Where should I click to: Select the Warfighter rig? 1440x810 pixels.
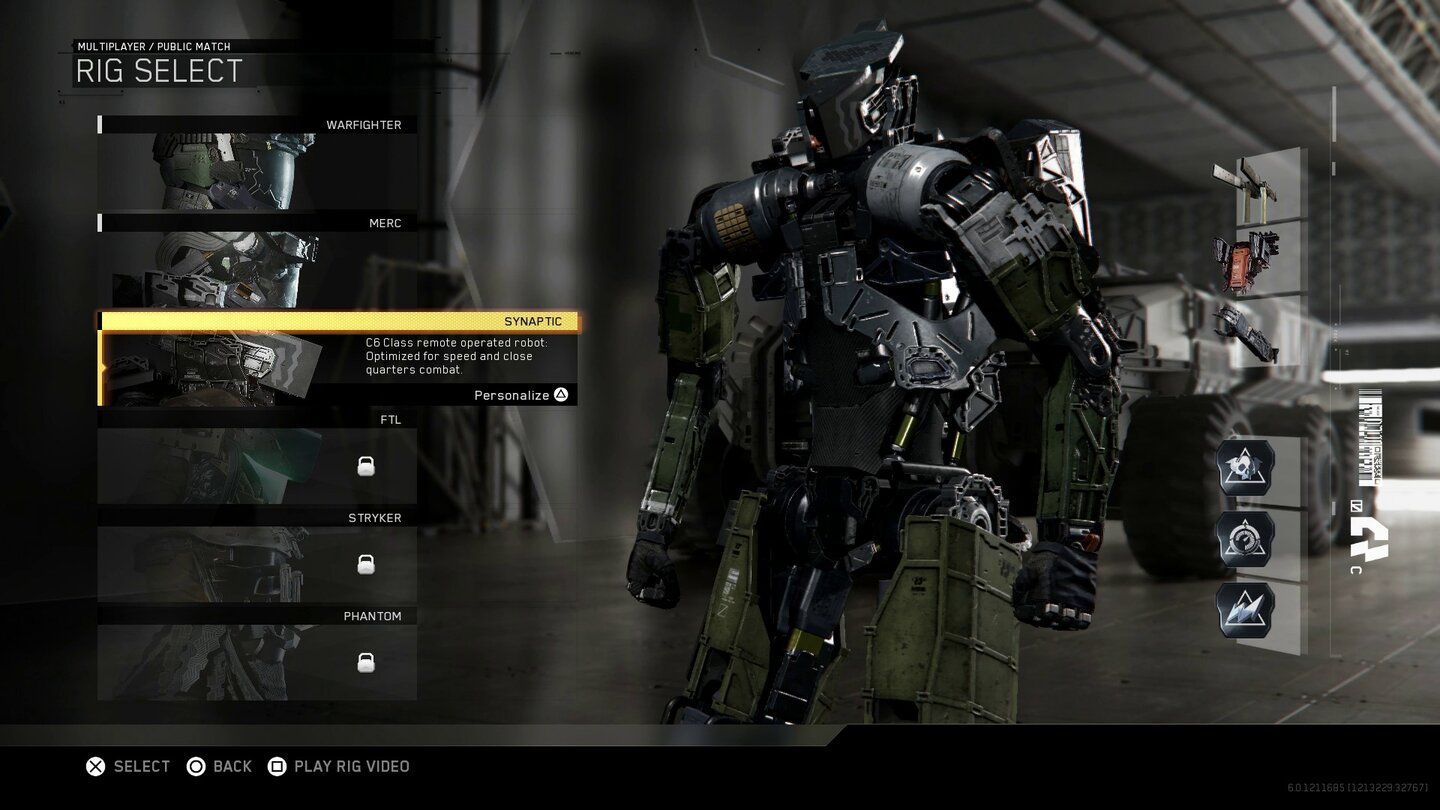click(257, 163)
